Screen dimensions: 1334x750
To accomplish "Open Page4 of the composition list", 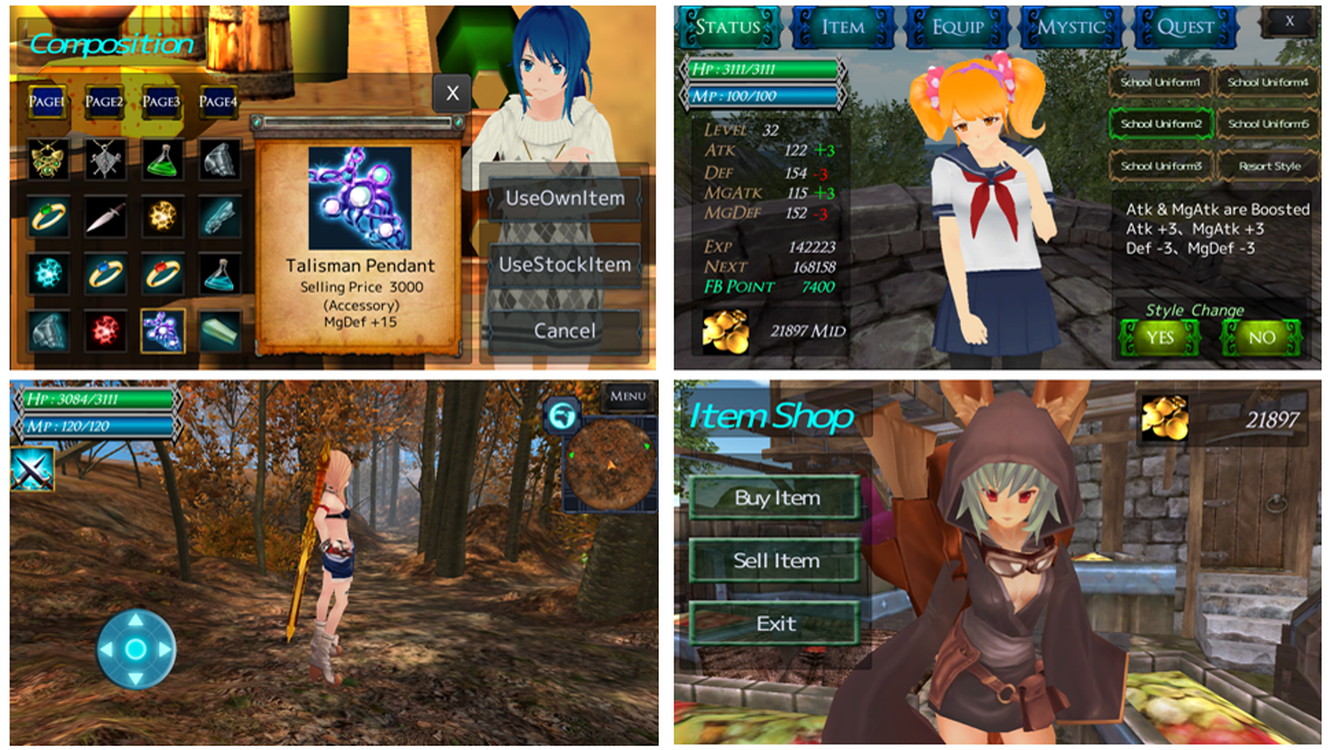I will coord(218,101).
